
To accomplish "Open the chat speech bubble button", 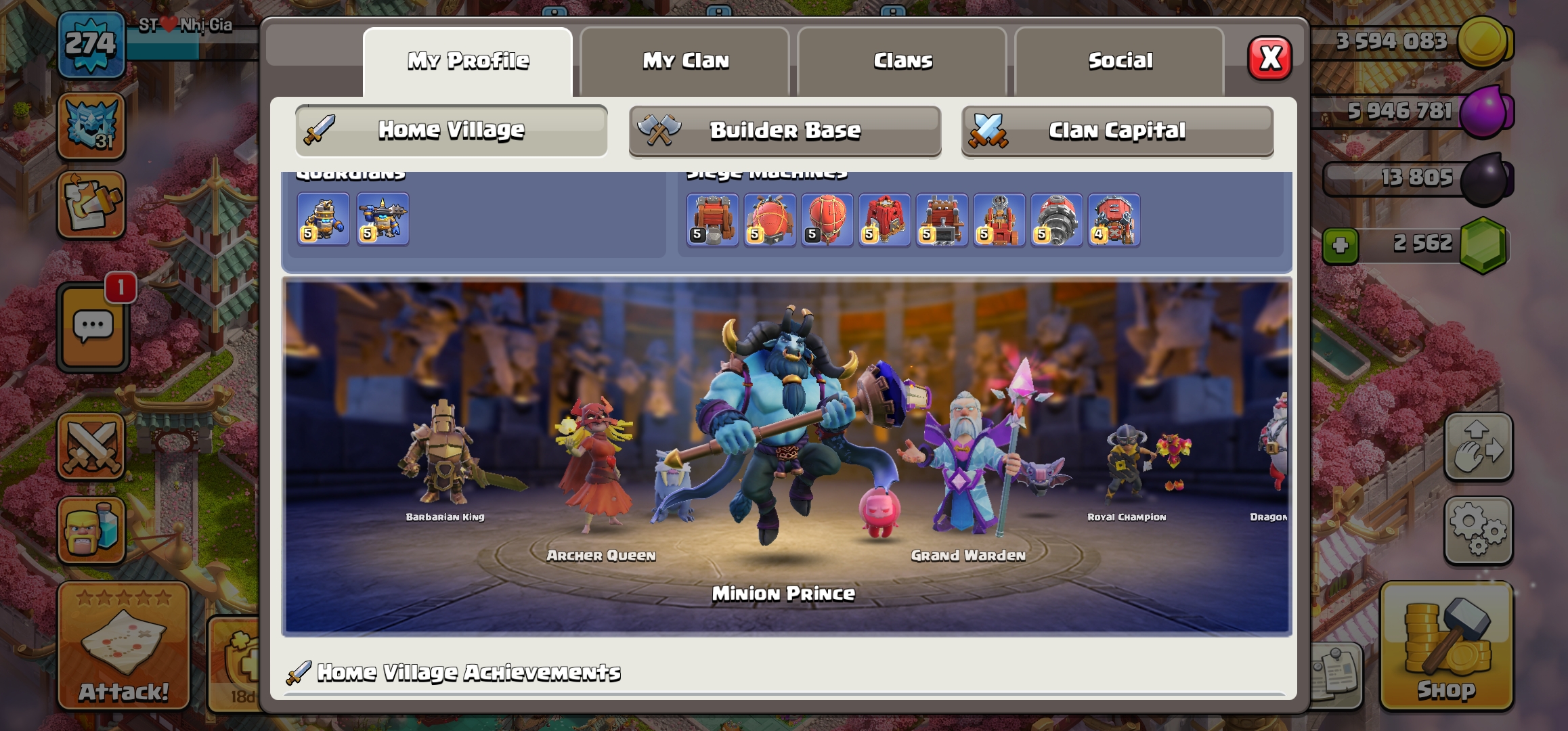I will (93, 328).
